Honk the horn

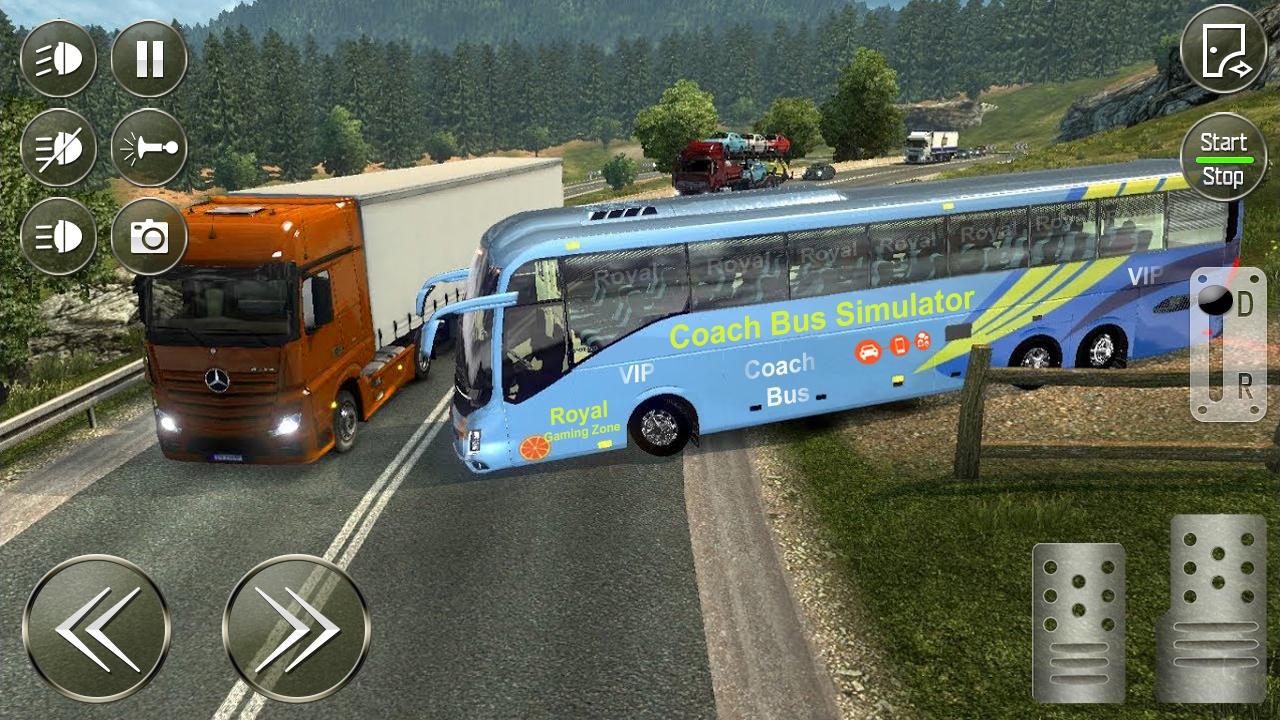pyautogui.click(x=149, y=148)
